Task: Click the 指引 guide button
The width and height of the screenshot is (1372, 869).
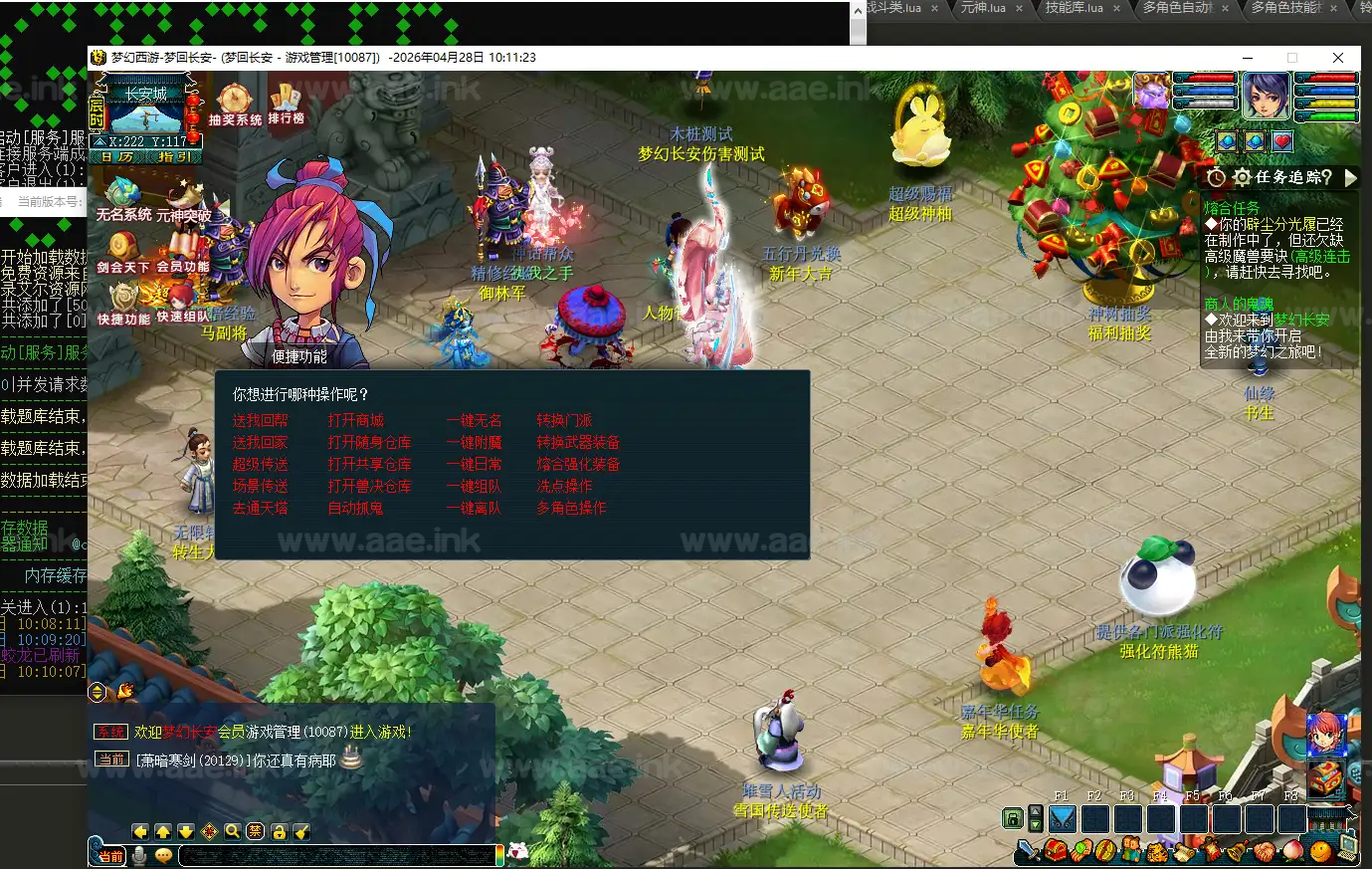Action: tap(174, 157)
